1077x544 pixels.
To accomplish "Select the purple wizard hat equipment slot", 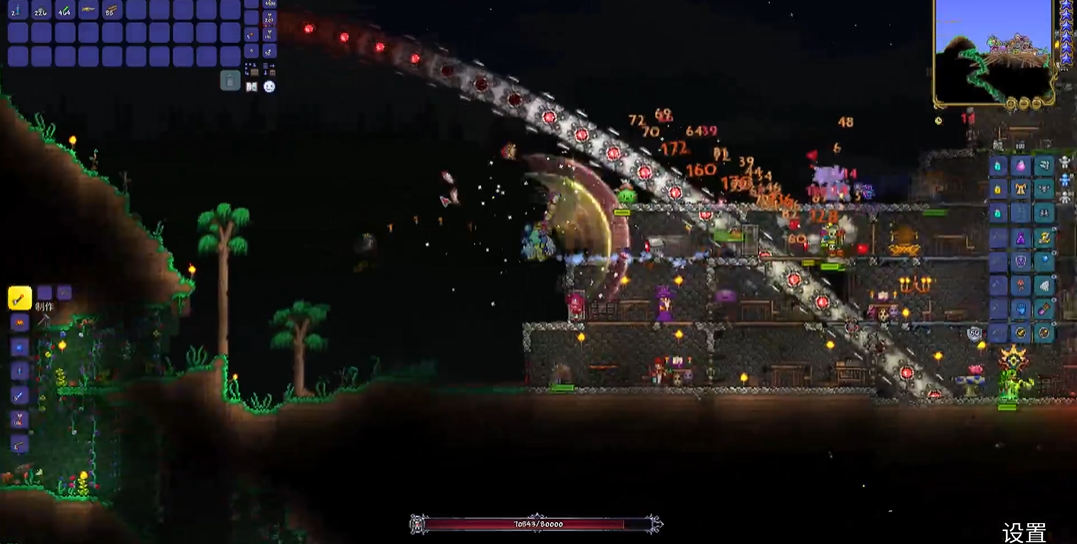I will point(1021,238).
